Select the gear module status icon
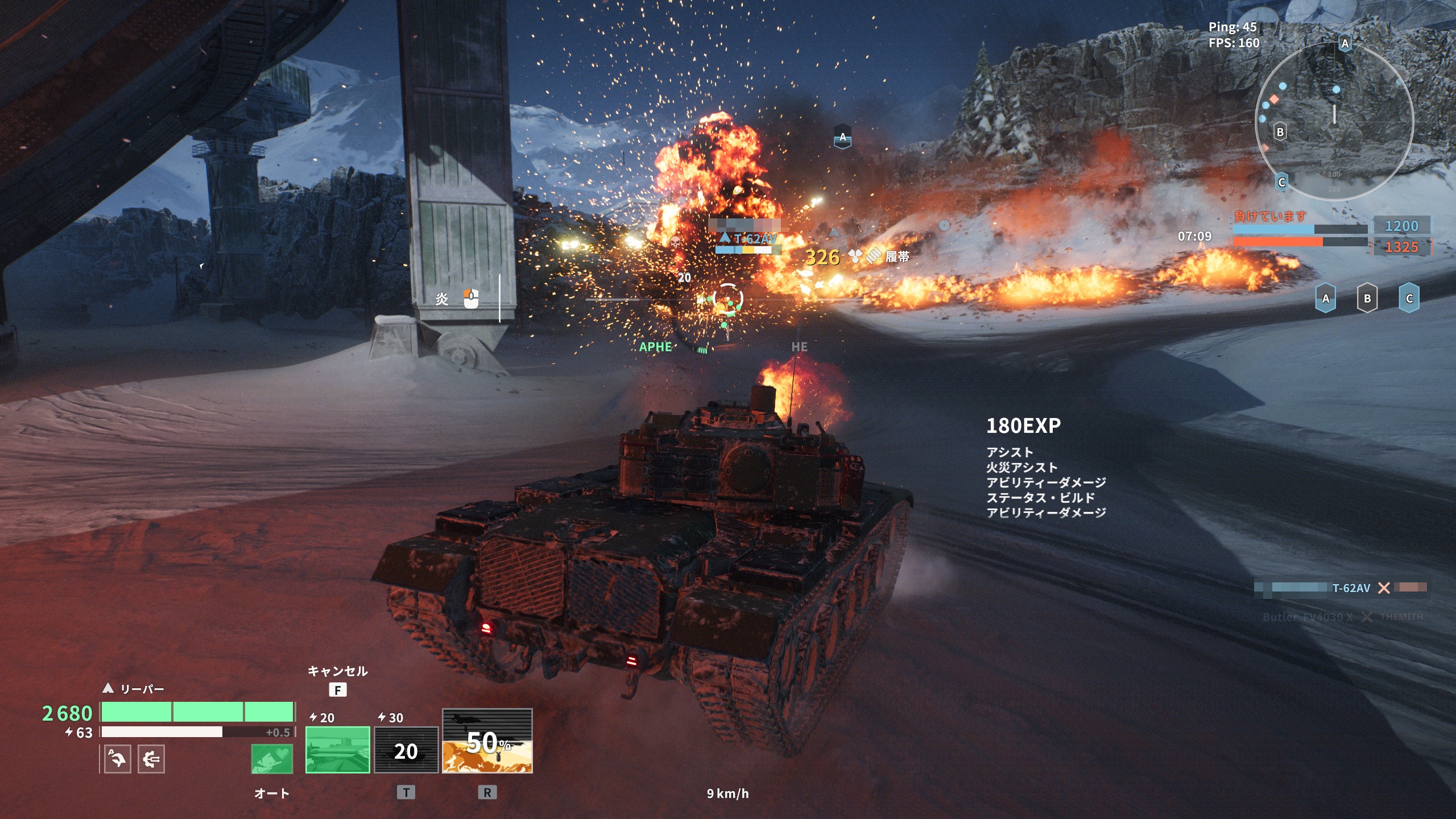The image size is (1456, 819). [151, 759]
